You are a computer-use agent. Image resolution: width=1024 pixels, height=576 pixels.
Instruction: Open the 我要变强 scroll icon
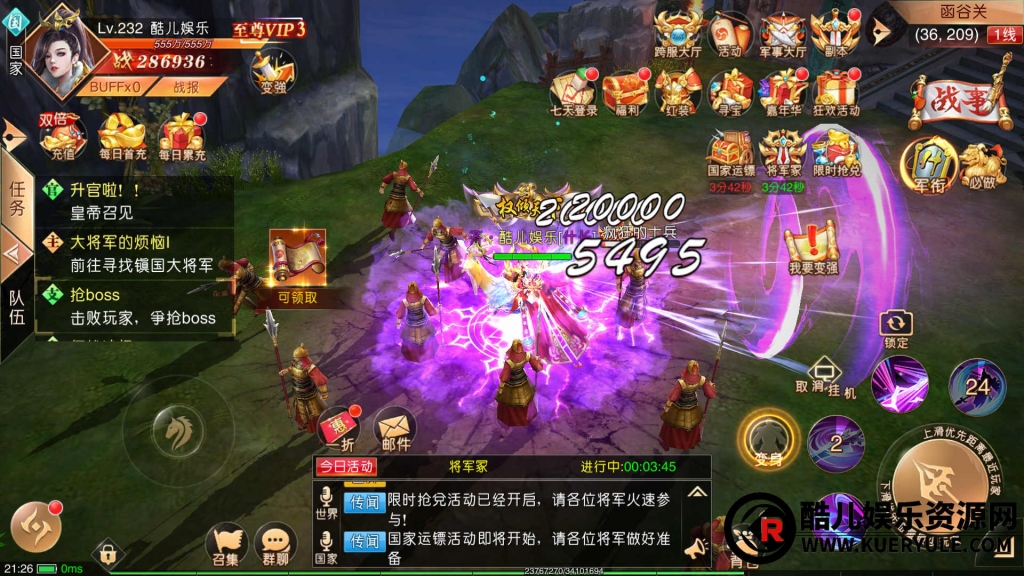pyautogui.click(x=811, y=250)
